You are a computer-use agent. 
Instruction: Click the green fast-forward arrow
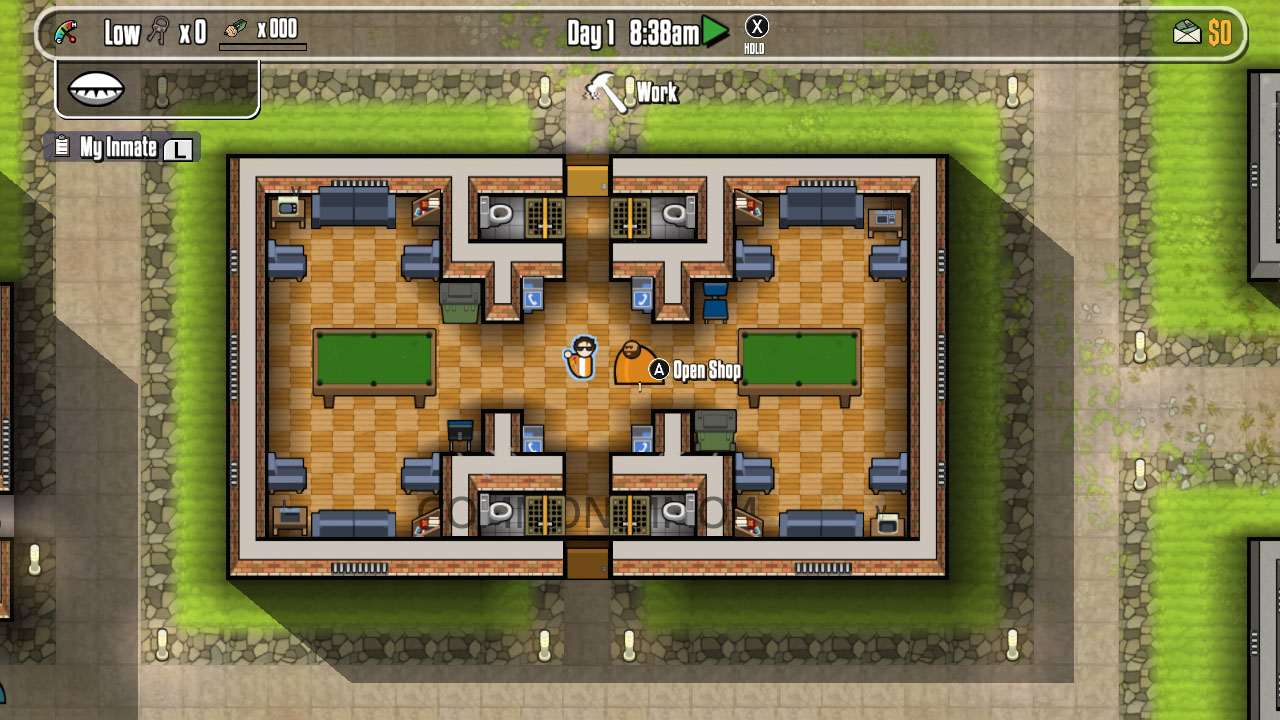pyautogui.click(x=712, y=31)
